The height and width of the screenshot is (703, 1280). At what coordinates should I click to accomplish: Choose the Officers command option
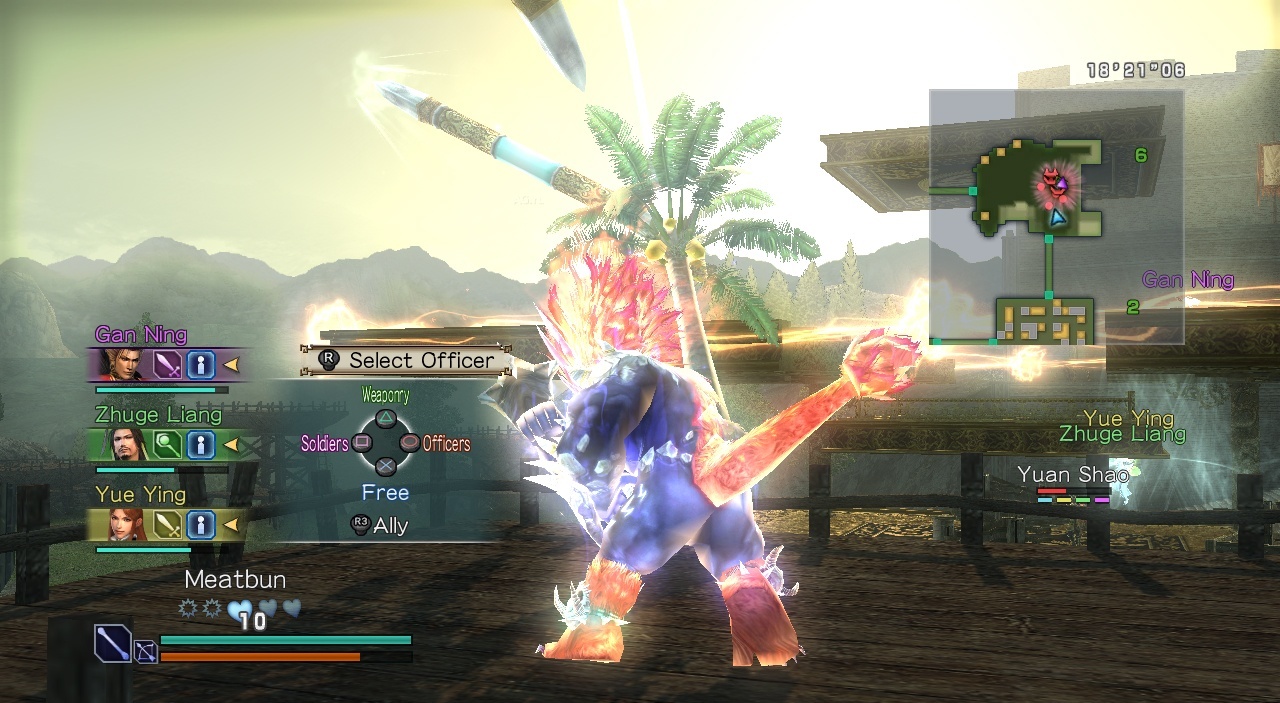pos(409,443)
